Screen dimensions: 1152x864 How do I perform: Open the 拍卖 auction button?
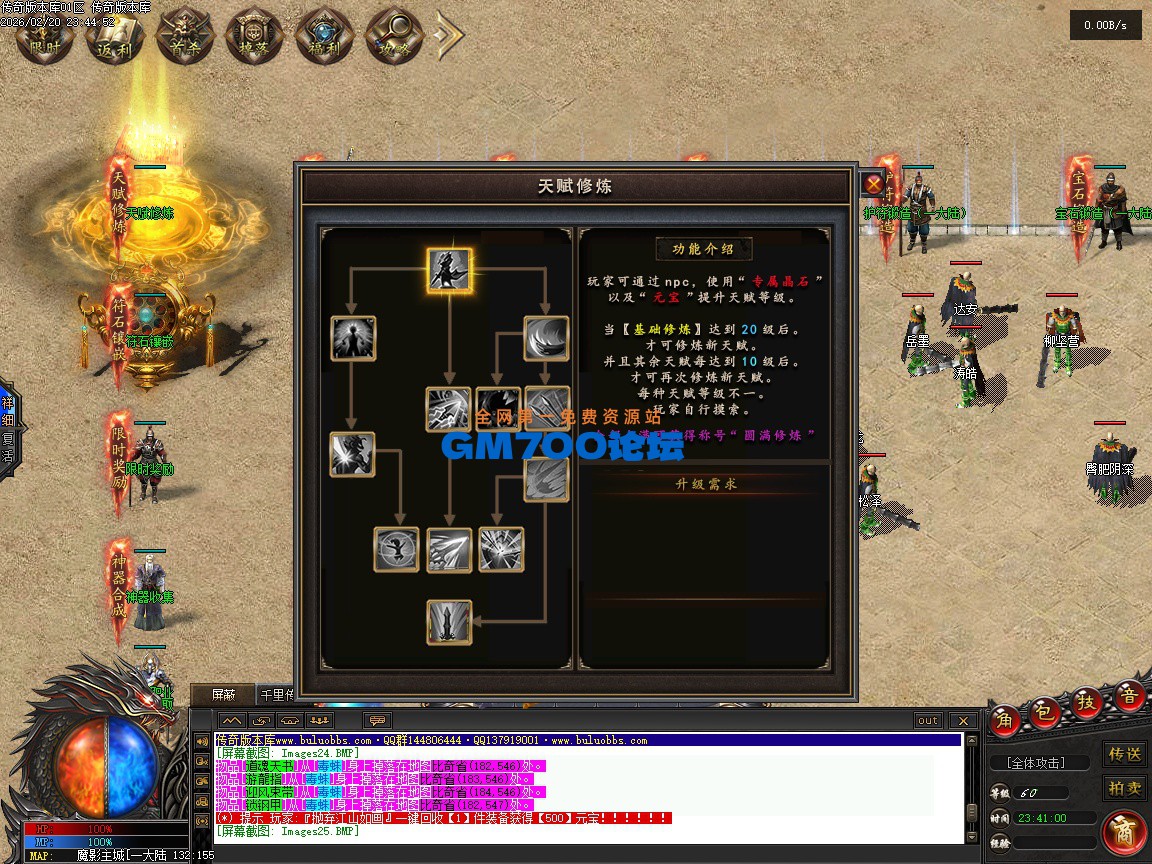pyautogui.click(x=1125, y=788)
